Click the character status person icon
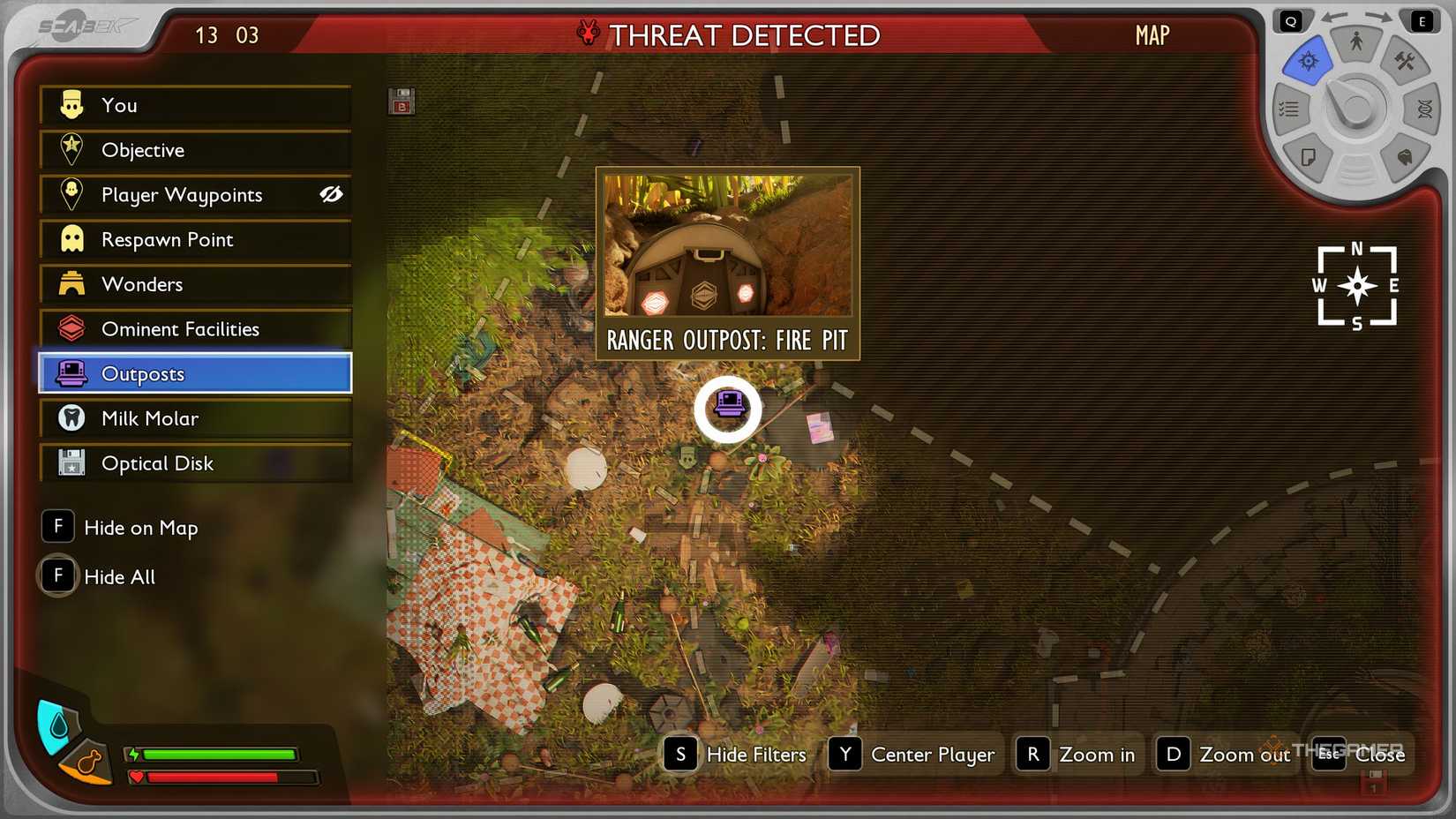Viewport: 1456px width, 819px height. click(1358, 41)
